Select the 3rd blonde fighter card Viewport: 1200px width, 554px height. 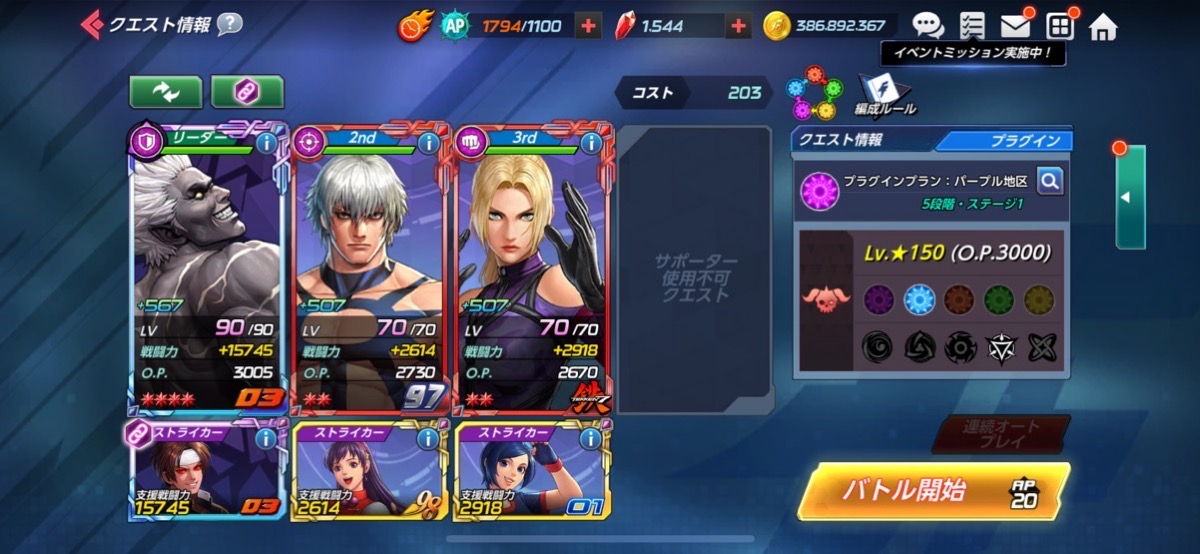click(x=533, y=270)
